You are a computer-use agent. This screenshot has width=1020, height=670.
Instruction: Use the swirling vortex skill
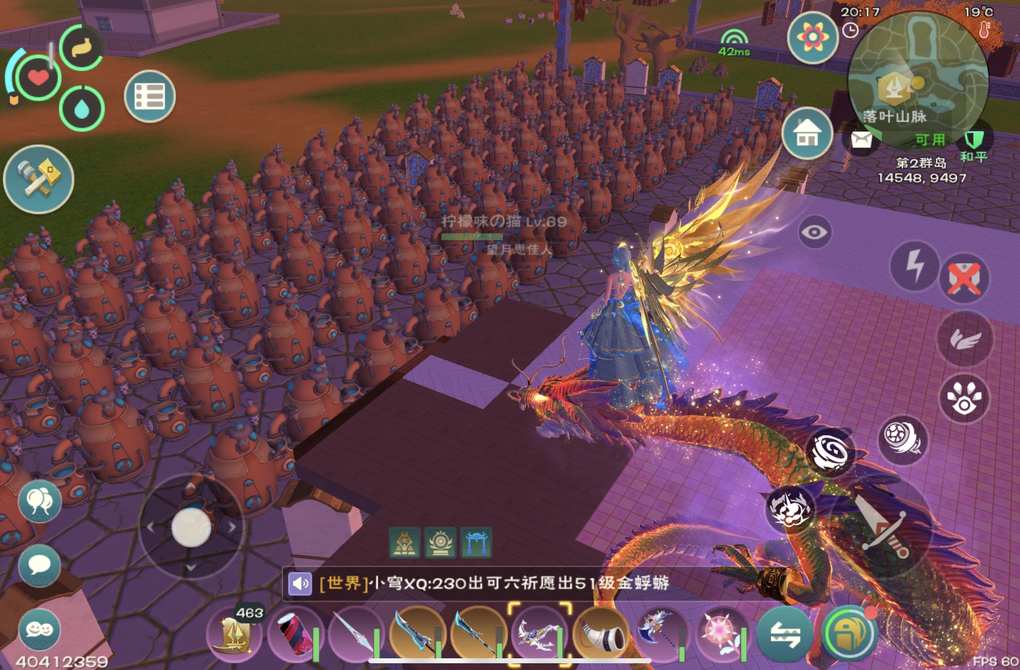[x=831, y=453]
